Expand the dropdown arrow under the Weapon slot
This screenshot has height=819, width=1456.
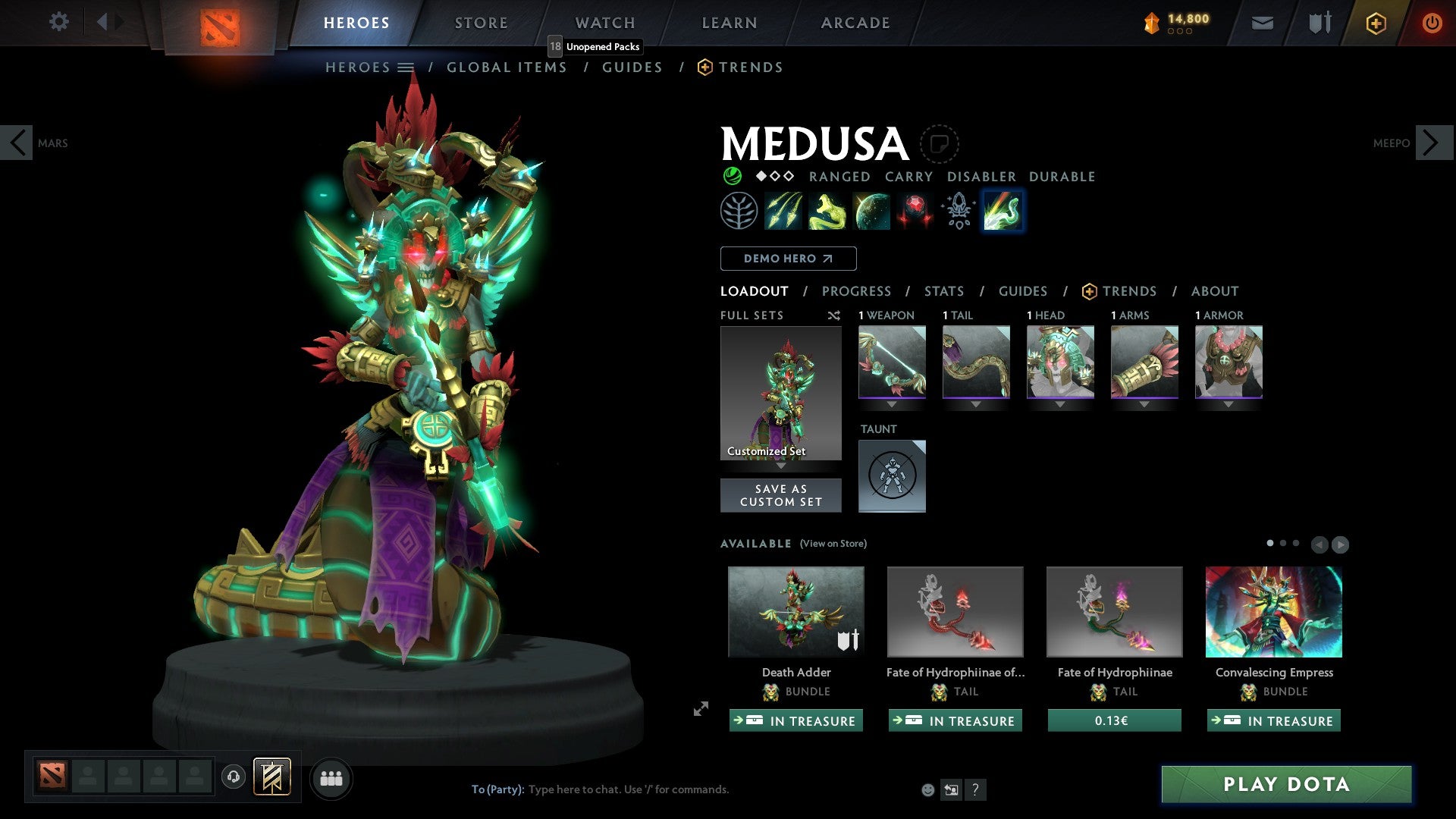tap(892, 404)
